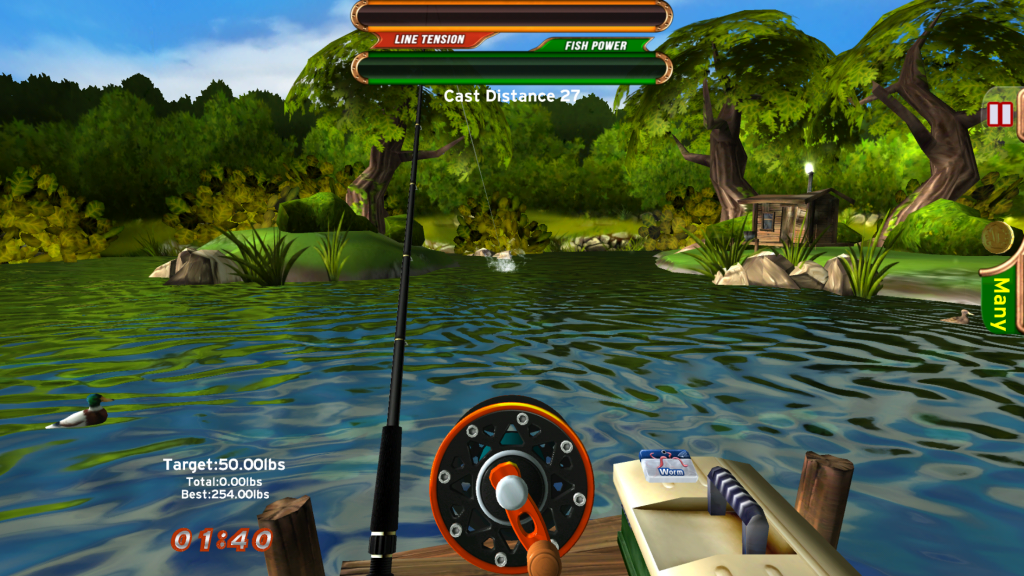Viewport: 1024px width, 576px height.
Task: Open the tackle box by its handle
Action: 738,505
